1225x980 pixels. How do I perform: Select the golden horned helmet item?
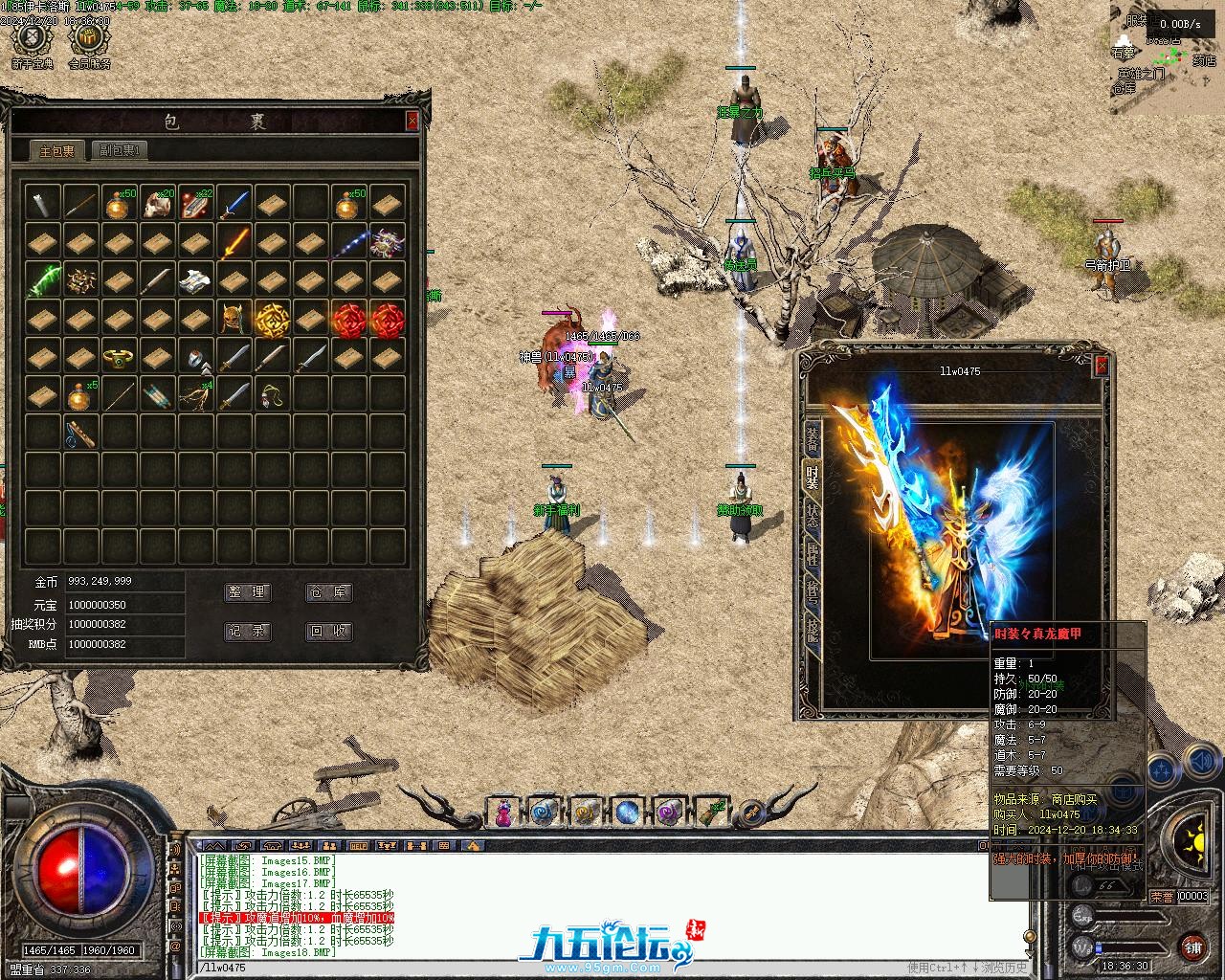234,318
